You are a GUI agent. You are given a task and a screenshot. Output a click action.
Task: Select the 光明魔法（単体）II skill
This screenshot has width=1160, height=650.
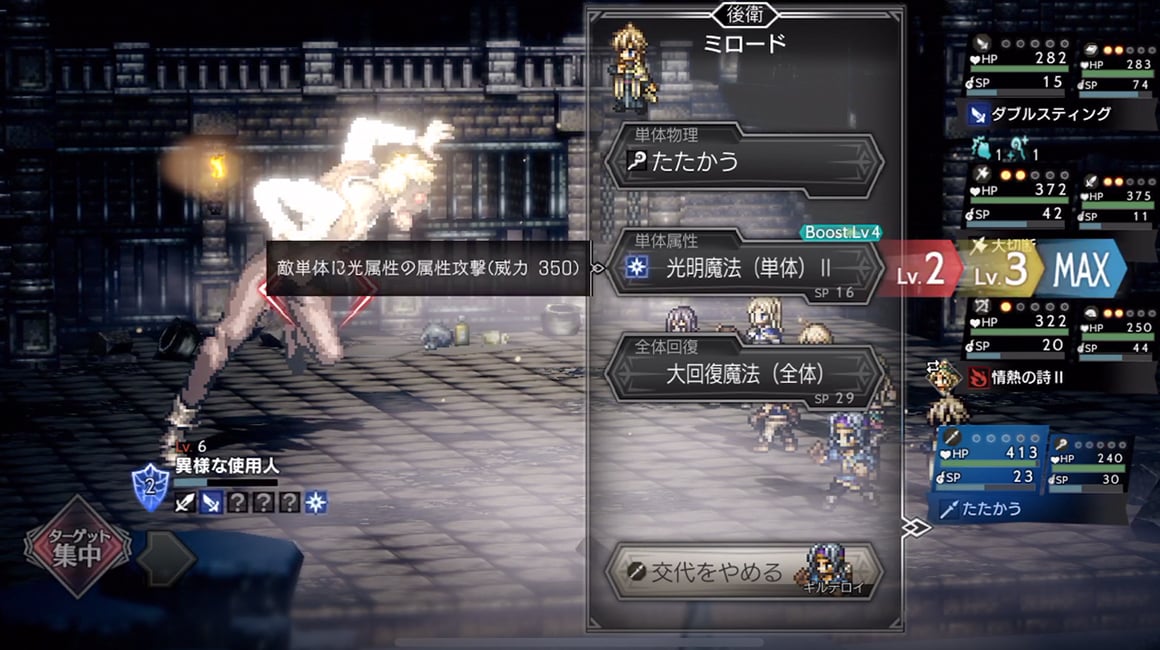point(744,269)
